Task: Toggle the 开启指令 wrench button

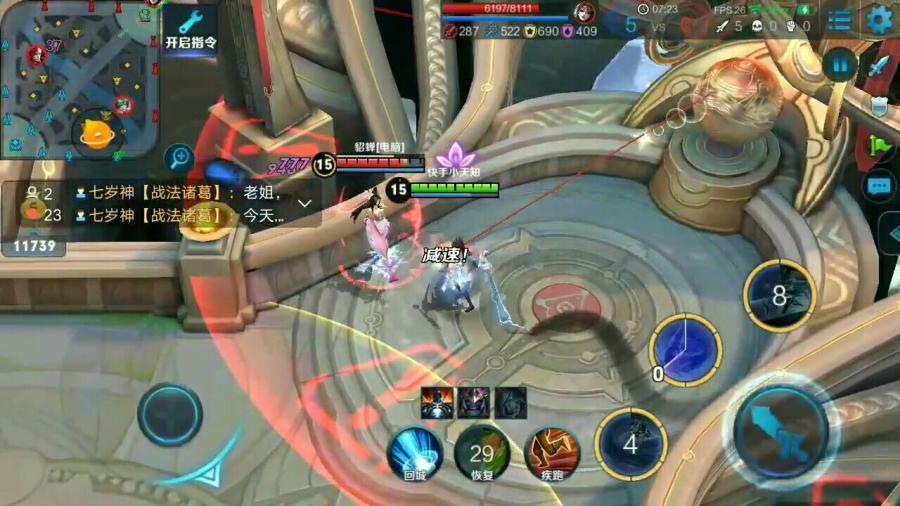Action: (189, 29)
